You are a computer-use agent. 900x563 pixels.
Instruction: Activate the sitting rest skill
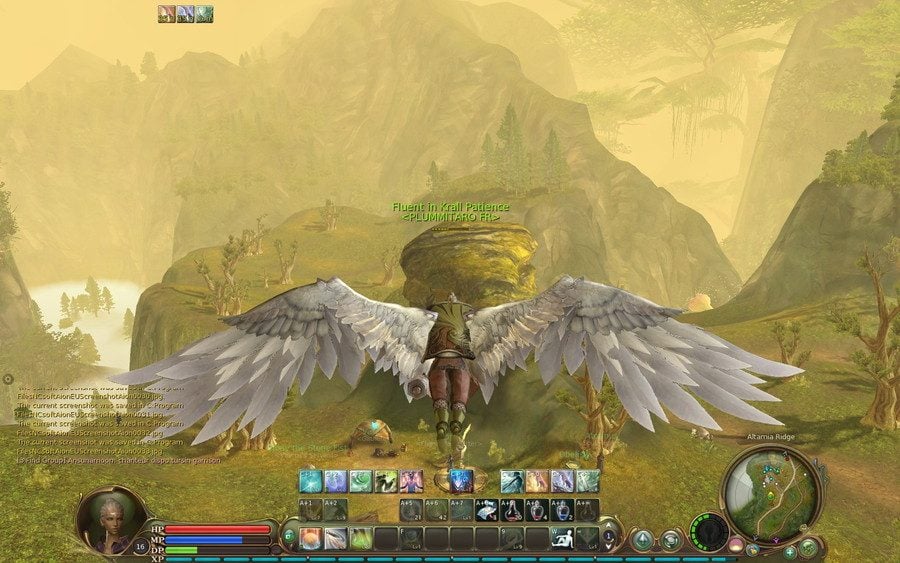[563, 539]
